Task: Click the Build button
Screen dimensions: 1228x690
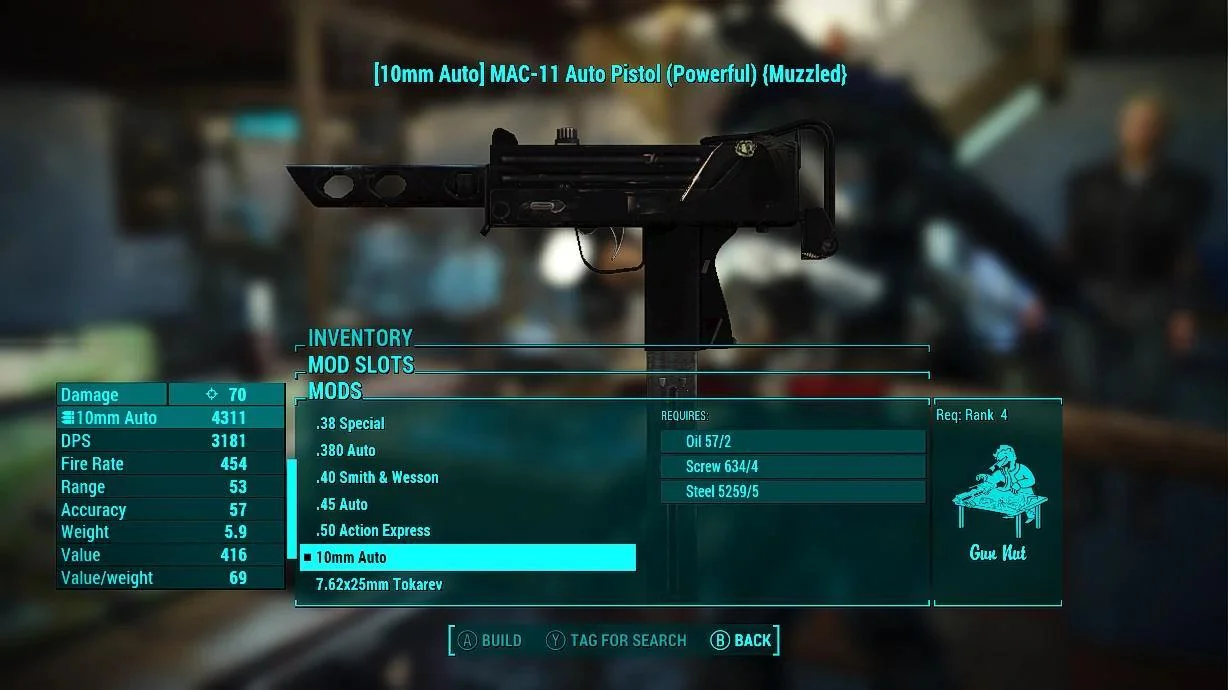Action: (x=490, y=641)
